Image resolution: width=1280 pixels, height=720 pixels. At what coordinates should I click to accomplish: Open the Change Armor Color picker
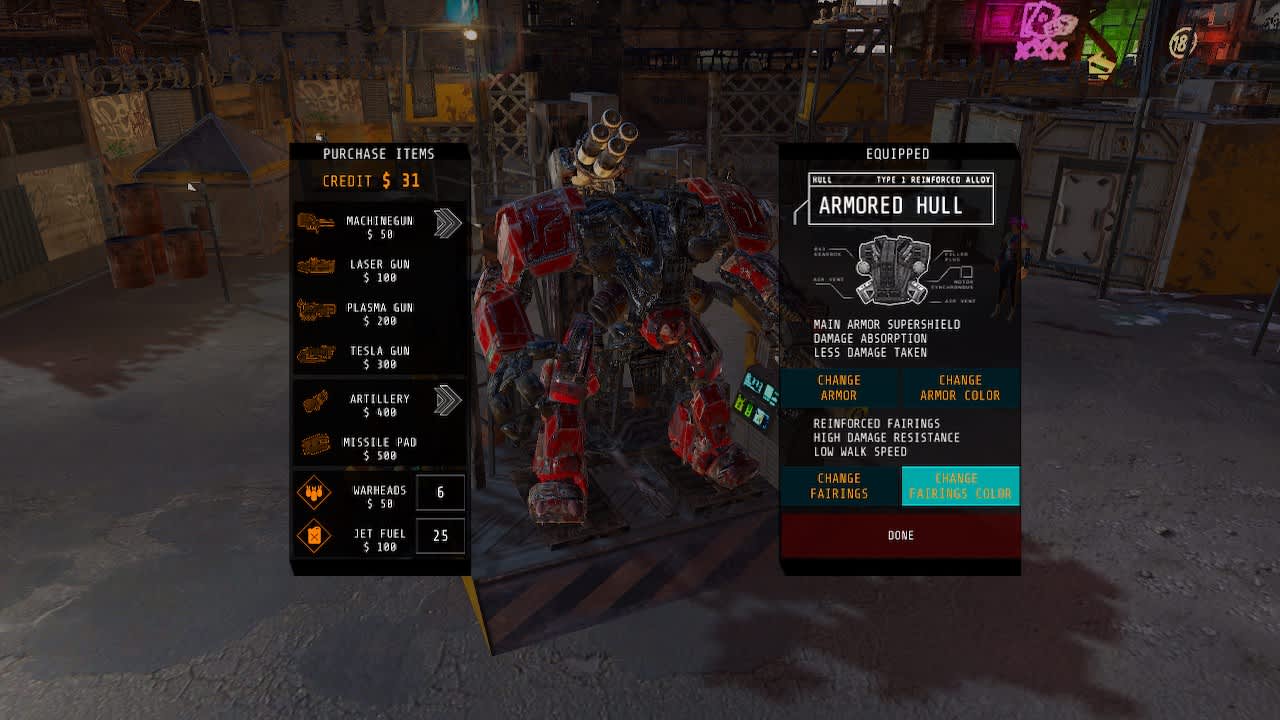click(x=960, y=387)
